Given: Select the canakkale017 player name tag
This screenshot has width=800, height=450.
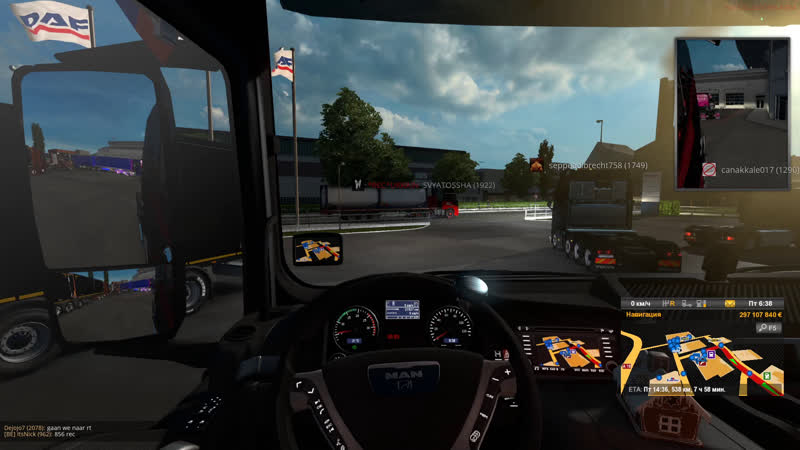Looking at the screenshot, I should (x=759, y=170).
